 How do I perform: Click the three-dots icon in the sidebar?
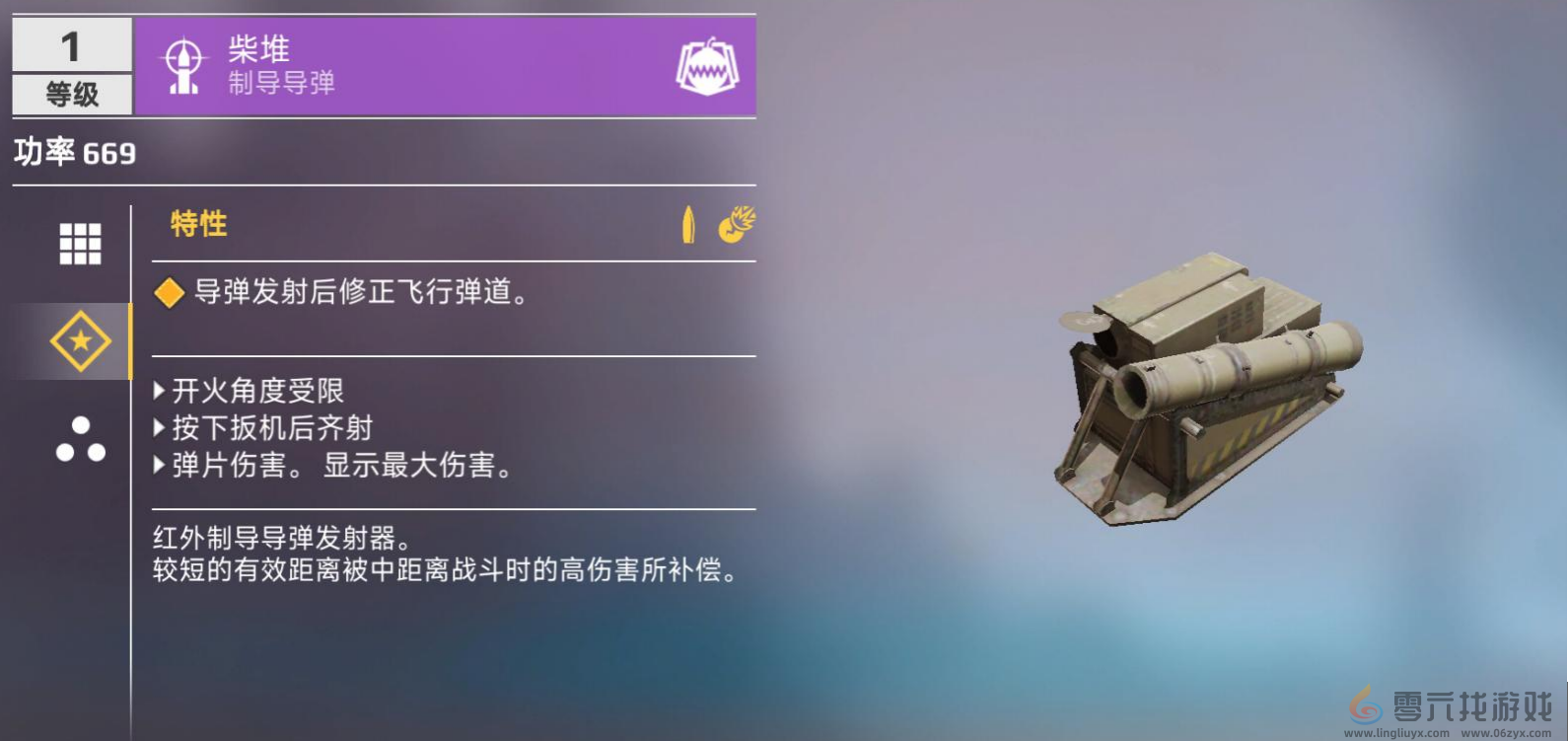83,439
